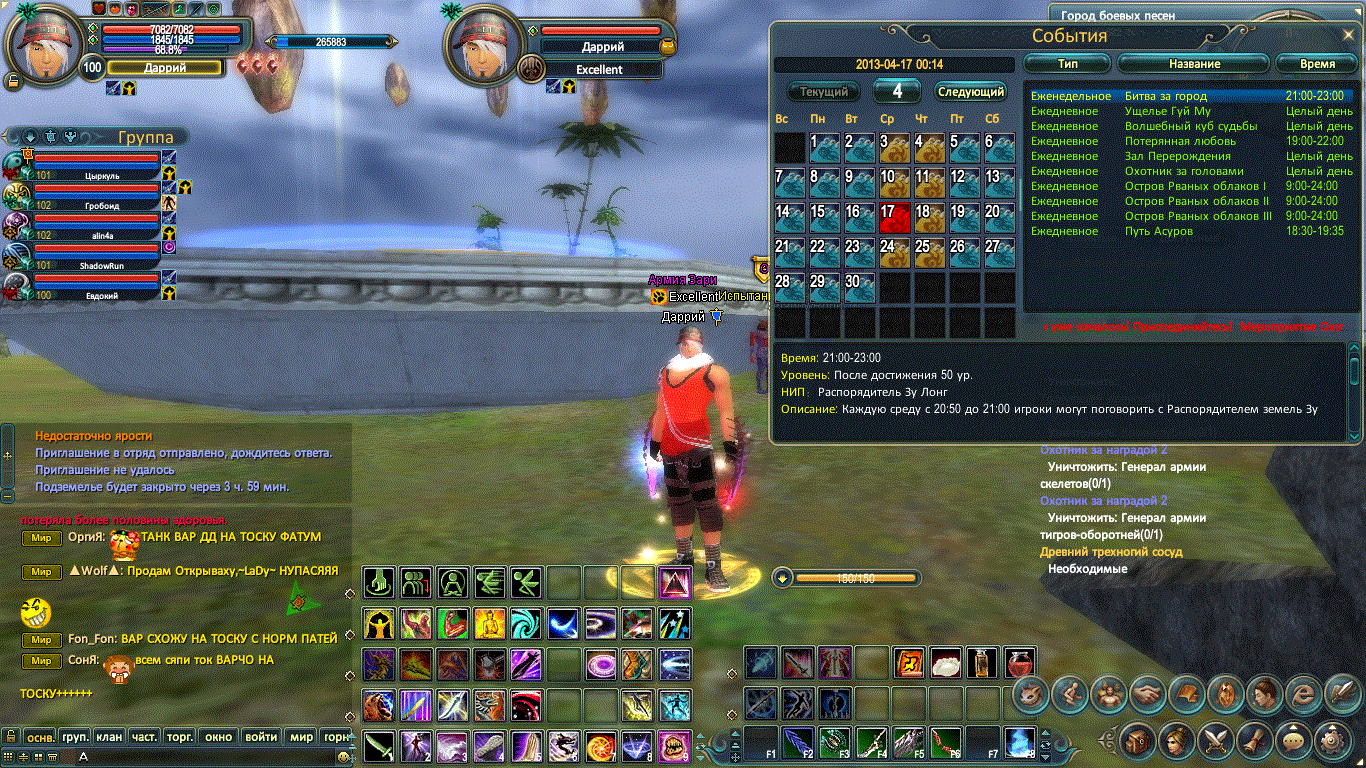Use the red potion flask slot
This screenshot has width=1366, height=768.
click(1020, 662)
